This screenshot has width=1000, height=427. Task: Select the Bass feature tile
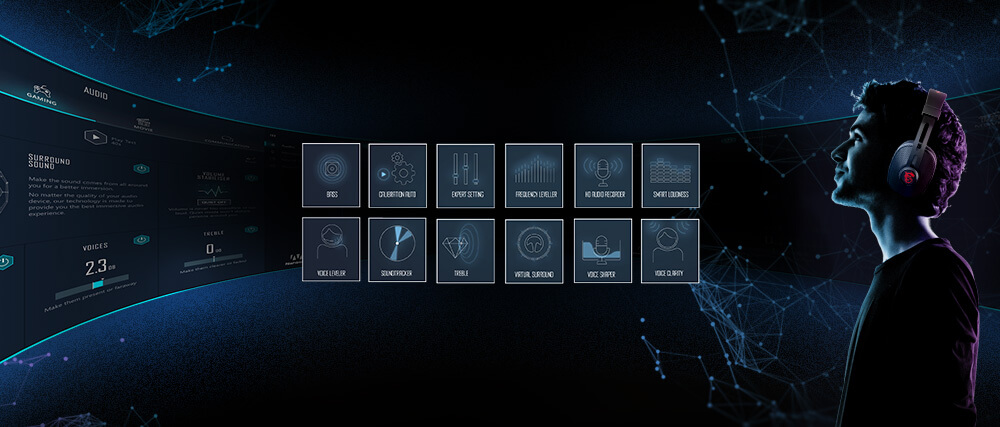(x=330, y=175)
